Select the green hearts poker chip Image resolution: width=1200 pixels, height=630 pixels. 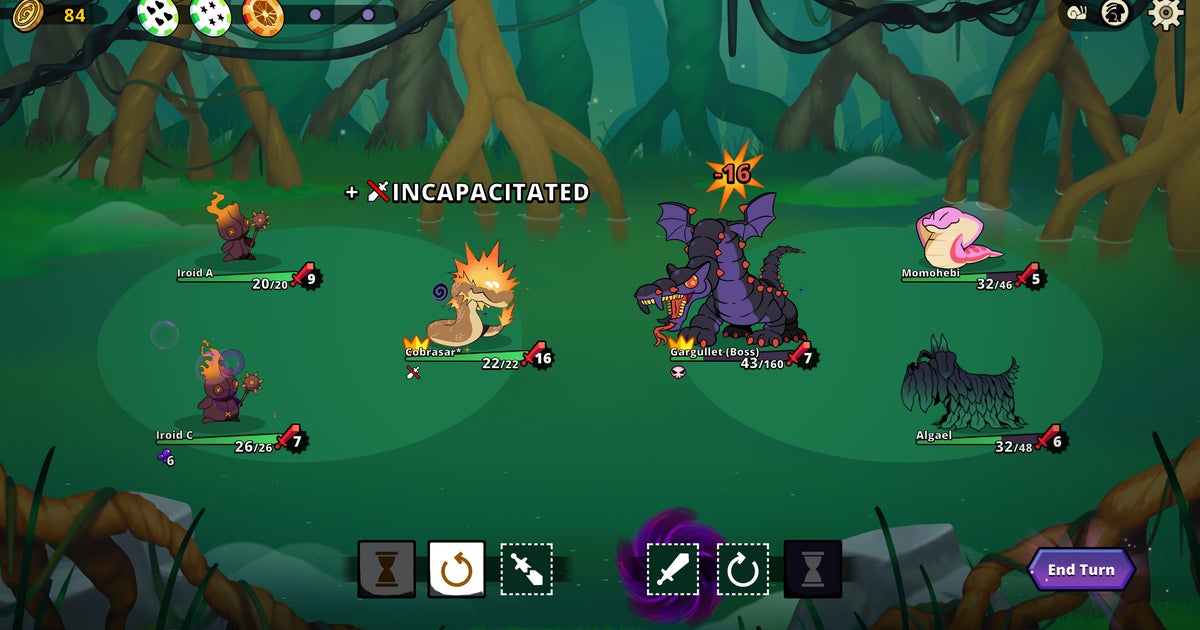(x=157, y=15)
